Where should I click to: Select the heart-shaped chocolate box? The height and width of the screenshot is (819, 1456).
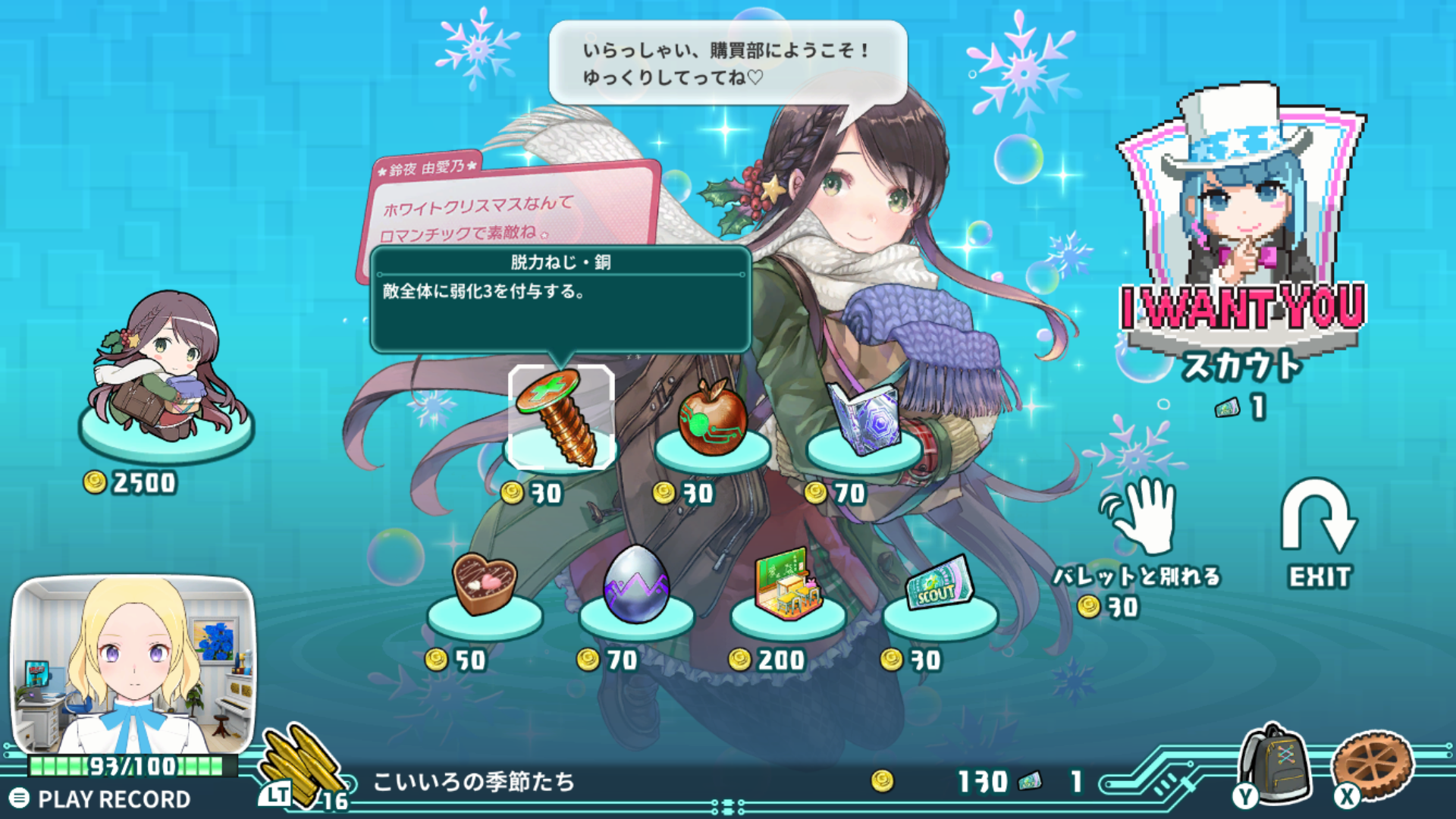pyautogui.click(x=485, y=585)
